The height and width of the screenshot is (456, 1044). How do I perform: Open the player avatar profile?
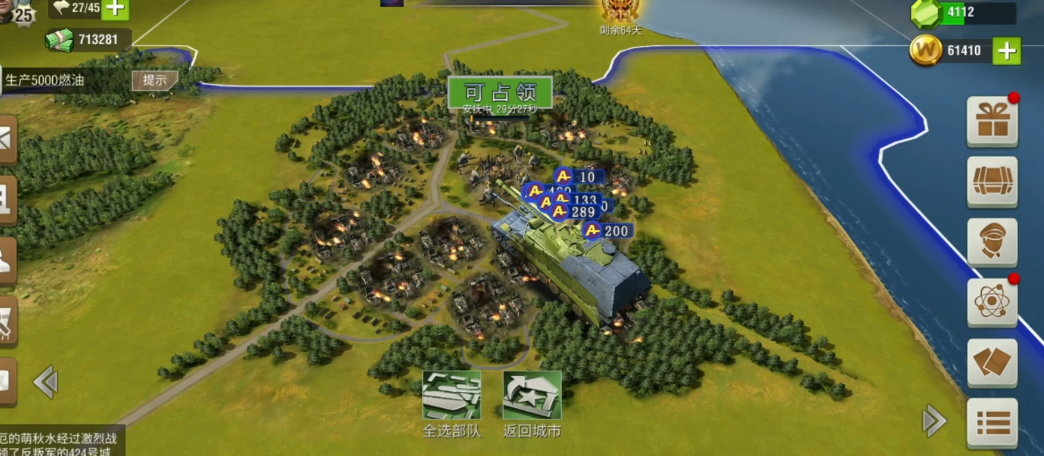[15, 12]
